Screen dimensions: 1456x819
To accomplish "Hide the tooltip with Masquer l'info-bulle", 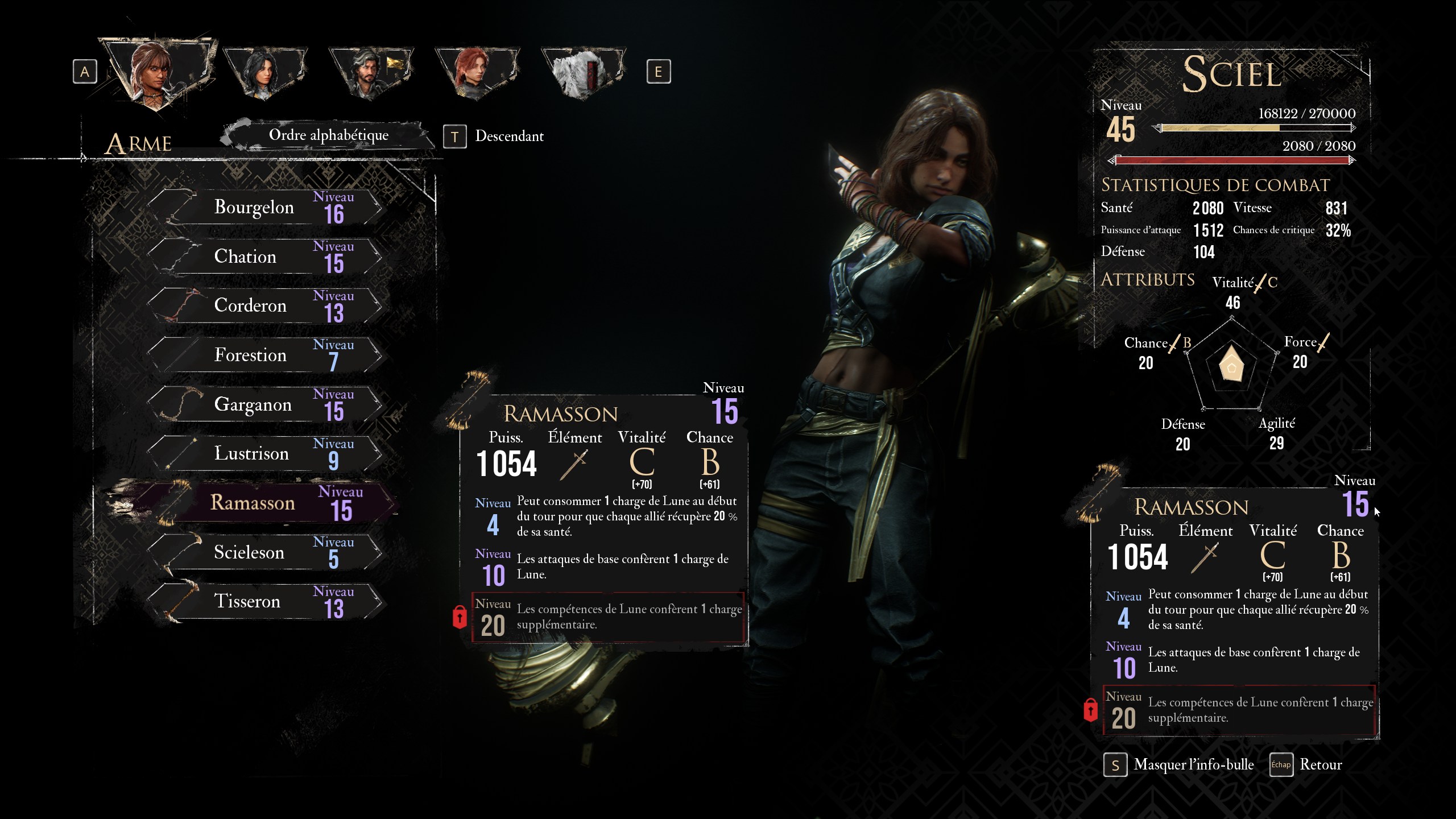I will pyautogui.click(x=1180, y=765).
